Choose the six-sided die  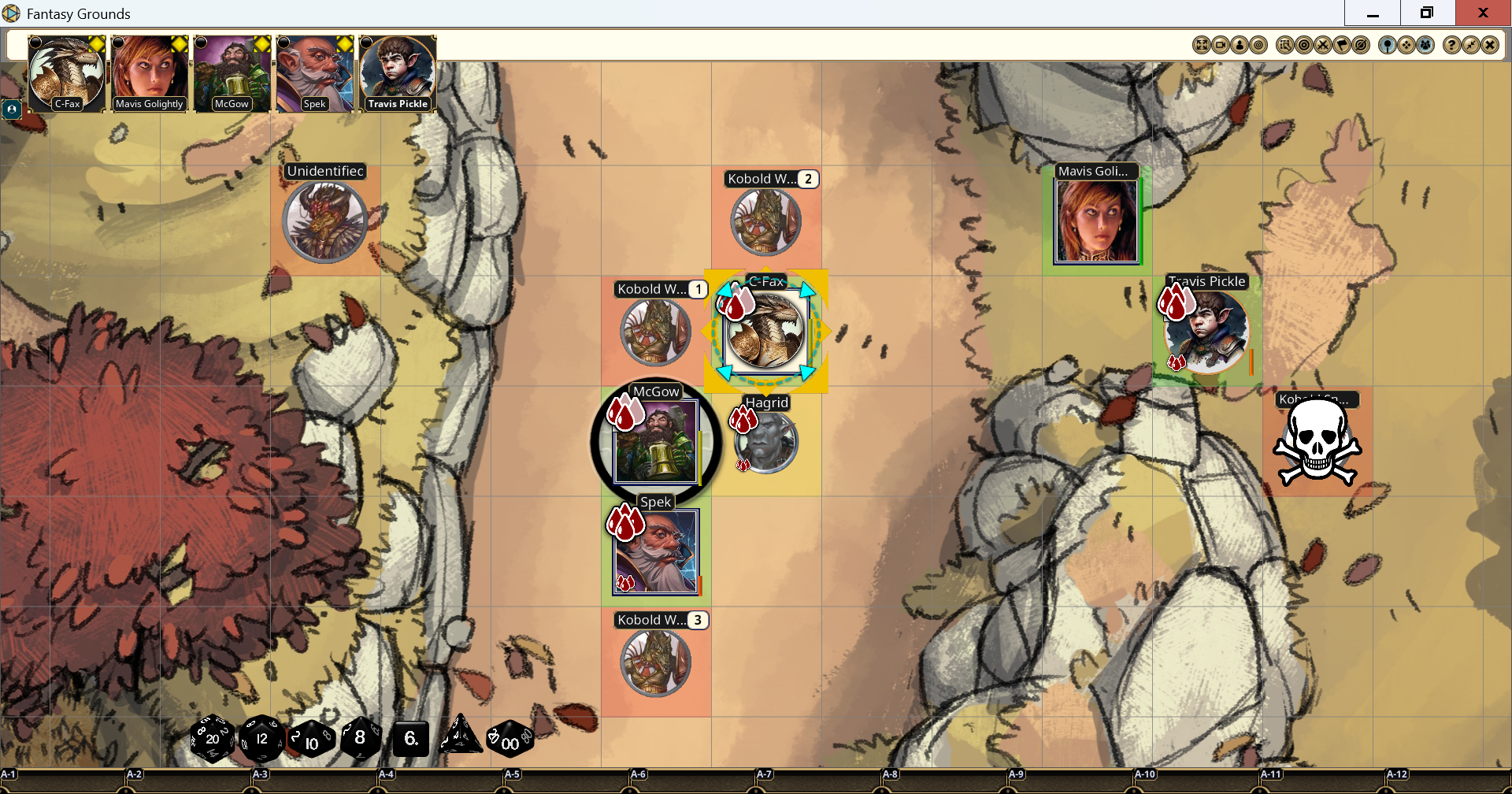click(410, 739)
